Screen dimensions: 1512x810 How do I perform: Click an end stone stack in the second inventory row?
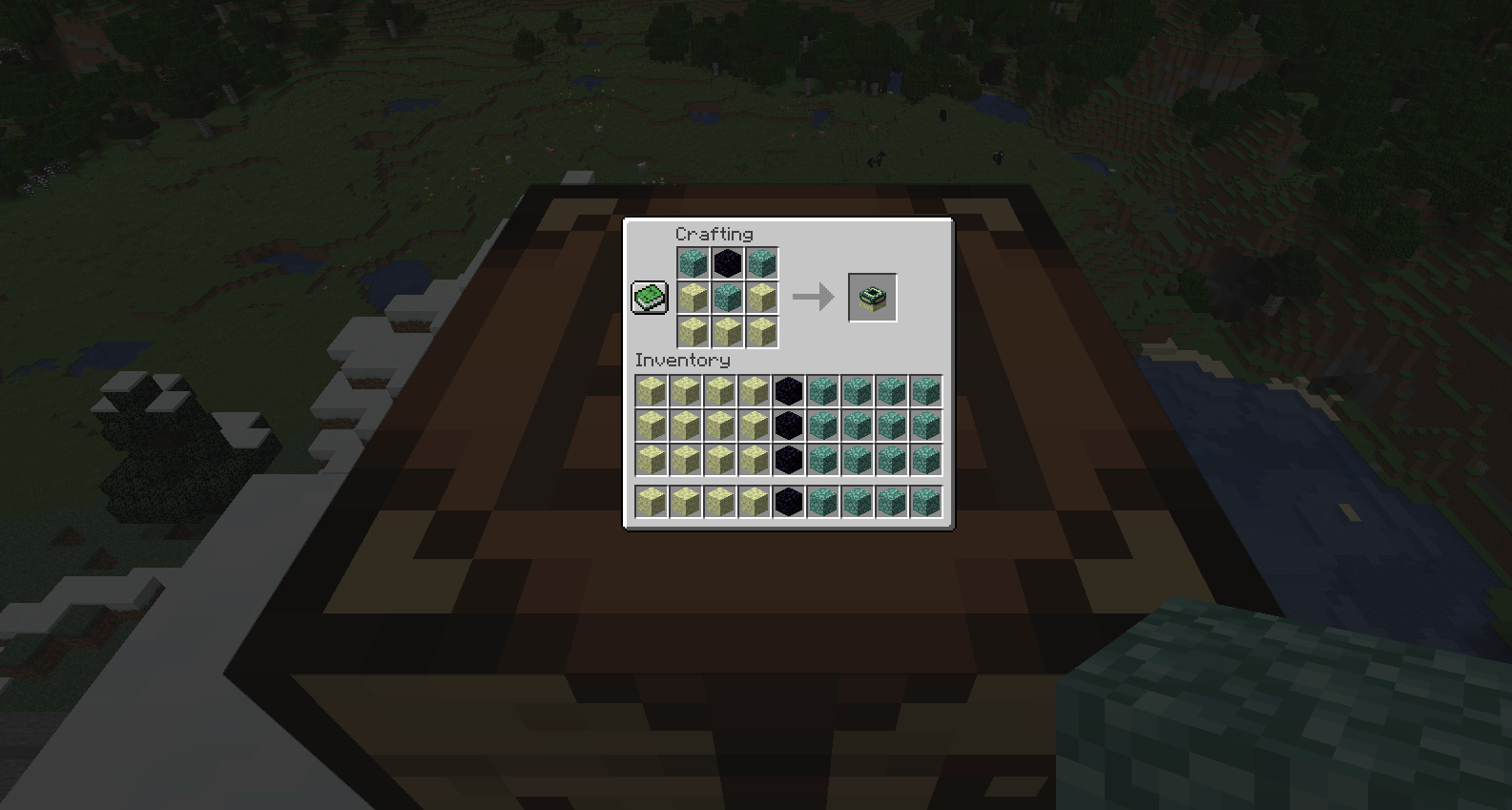click(x=652, y=426)
